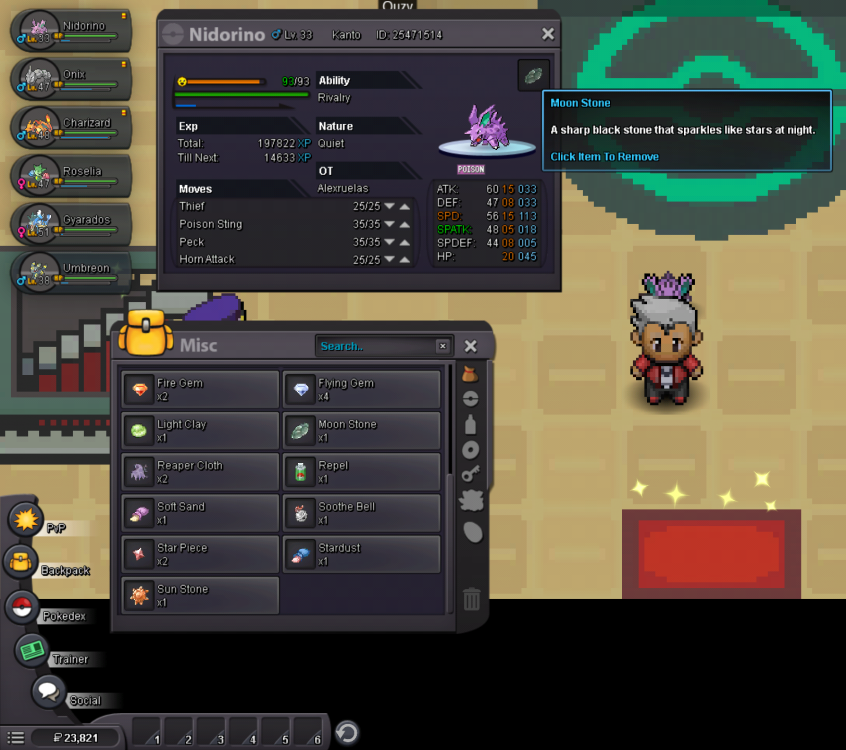The height and width of the screenshot is (750, 846).
Task: Click the backpack search field
Action: pyautogui.click(x=376, y=346)
